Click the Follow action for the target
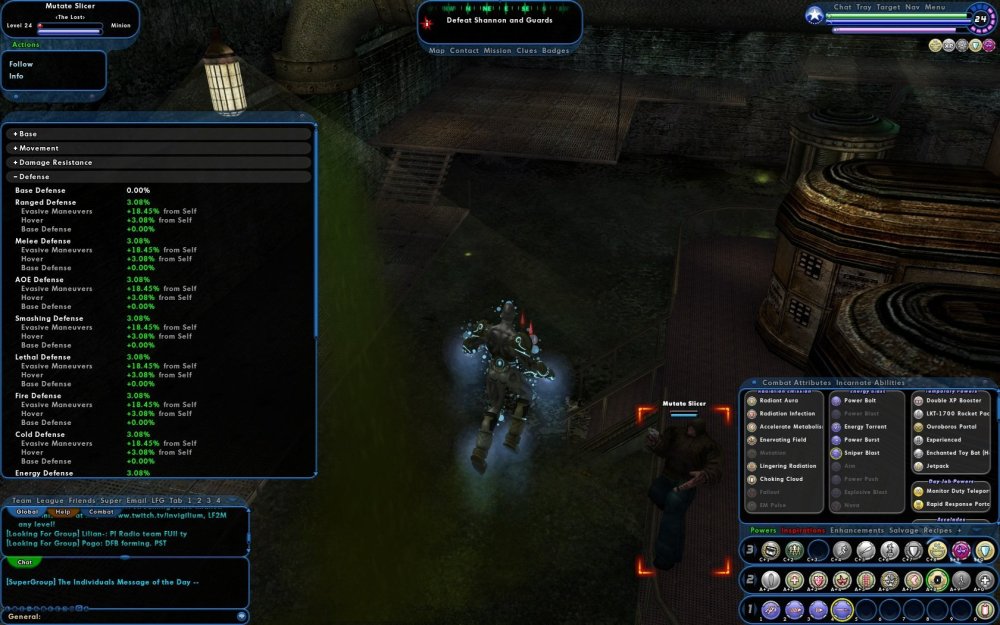 pos(21,64)
